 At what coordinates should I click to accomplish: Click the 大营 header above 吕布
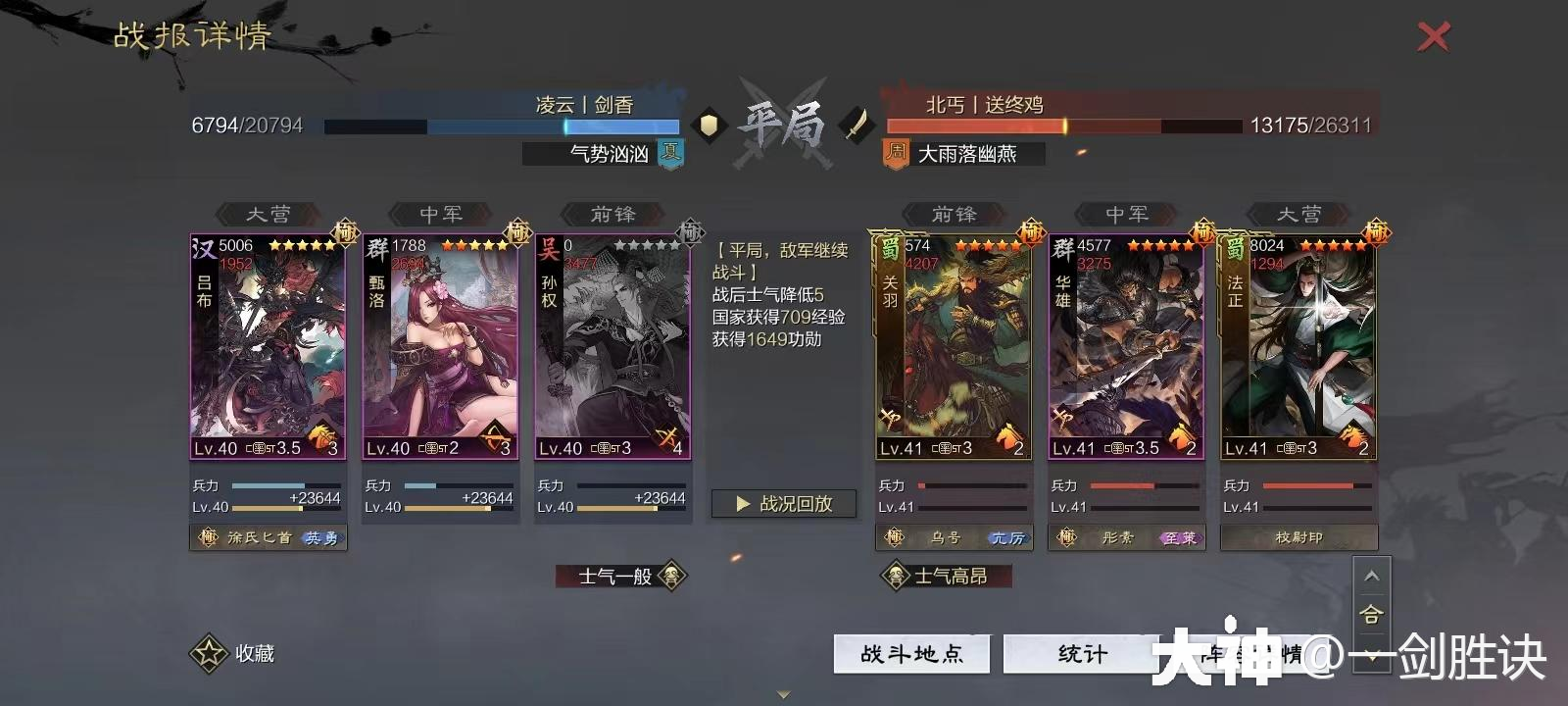(x=267, y=214)
